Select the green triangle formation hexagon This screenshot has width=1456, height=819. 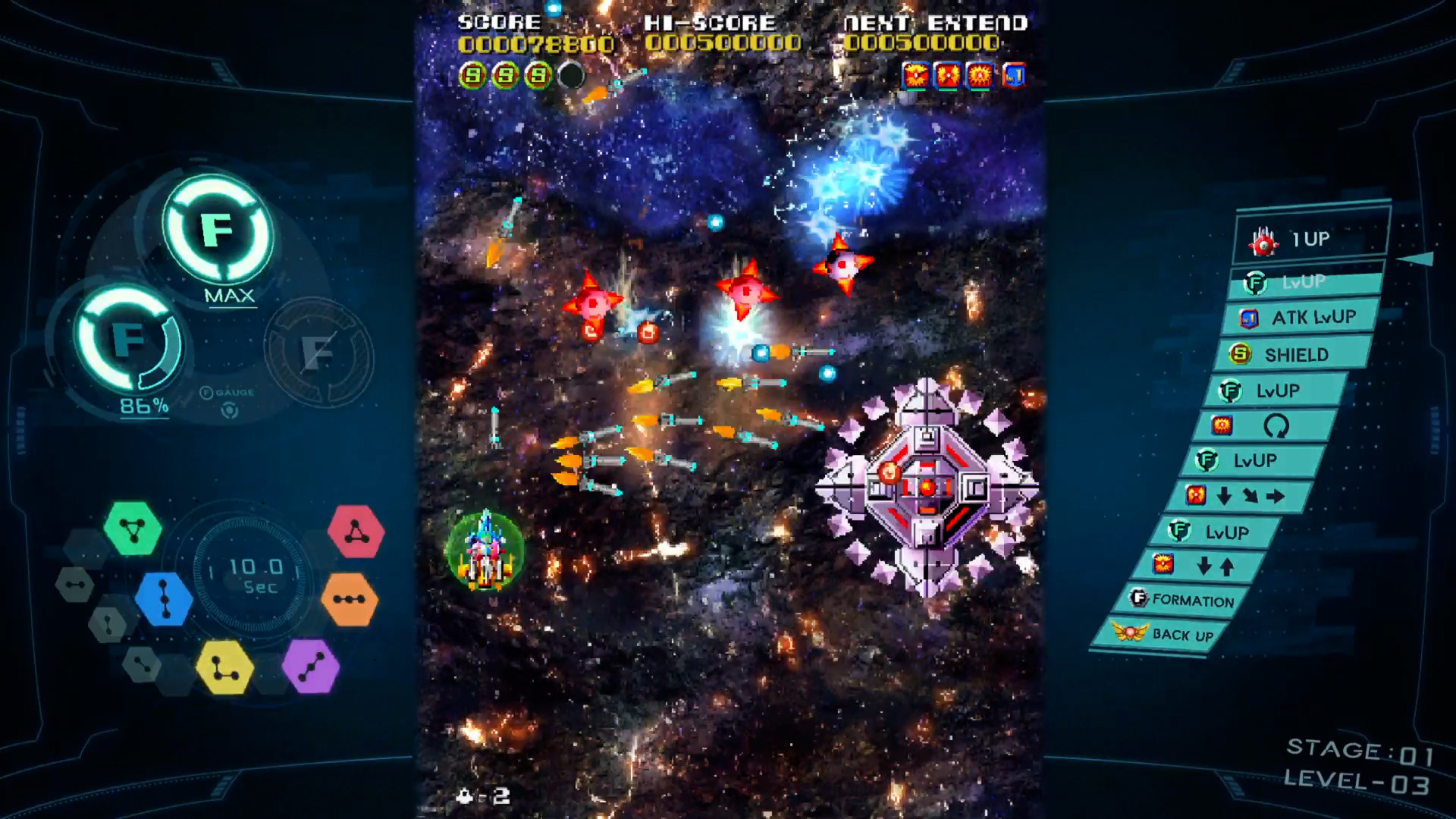tap(133, 528)
